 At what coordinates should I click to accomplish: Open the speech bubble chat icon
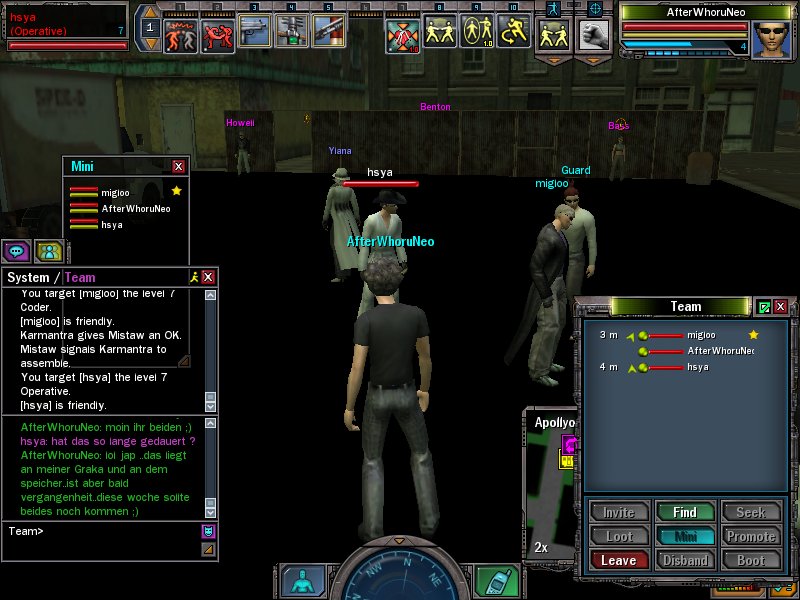coord(16,251)
